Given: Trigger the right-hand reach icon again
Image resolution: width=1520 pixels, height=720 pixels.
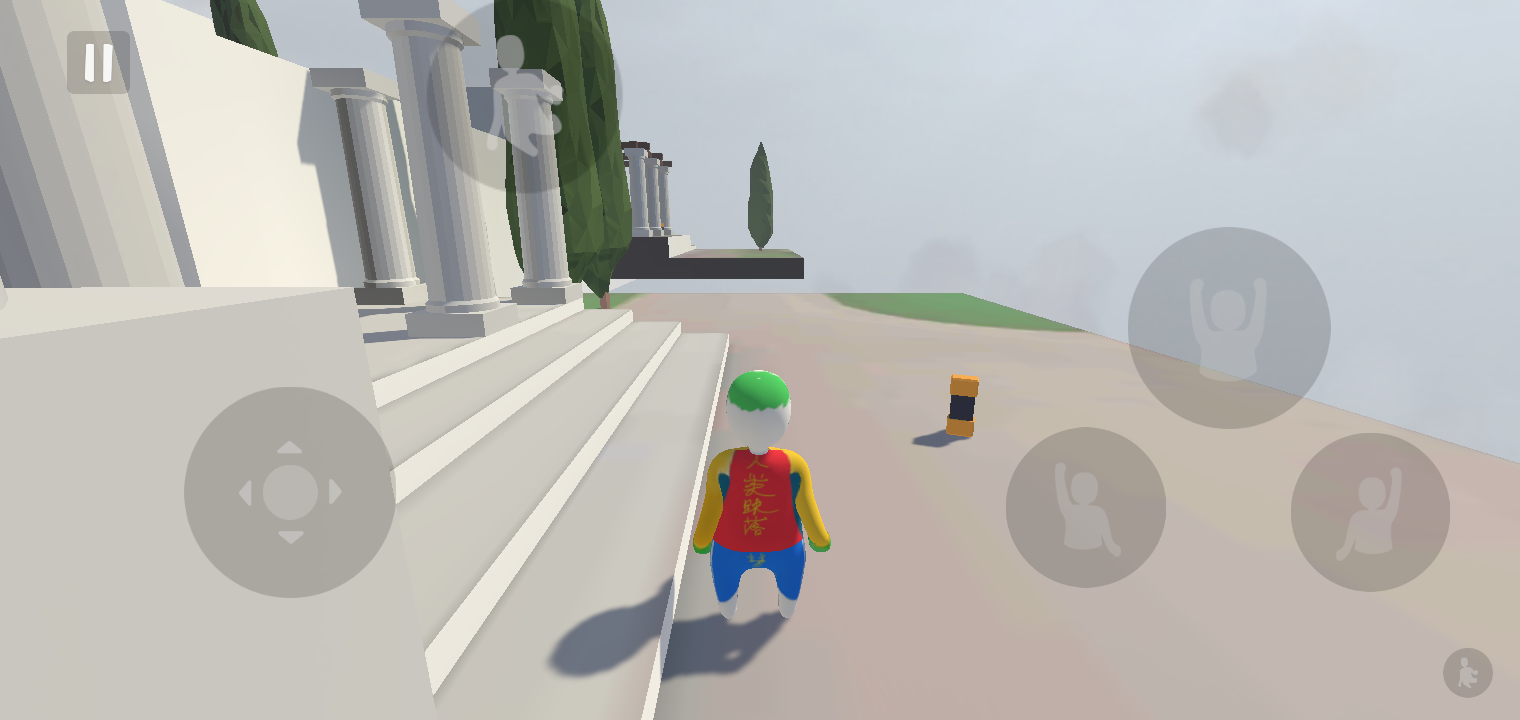Looking at the screenshot, I should click(x=1369, y=512).
